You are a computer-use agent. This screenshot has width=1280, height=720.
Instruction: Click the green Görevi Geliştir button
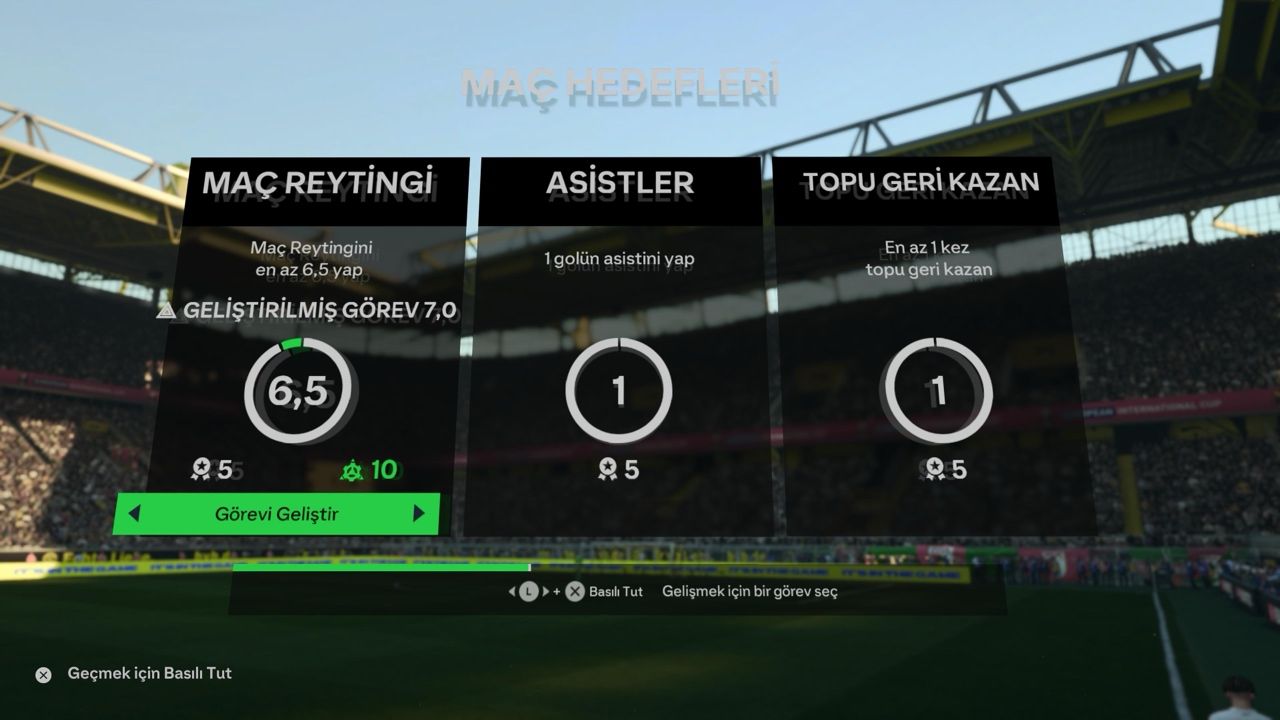[x=277, y=515]
